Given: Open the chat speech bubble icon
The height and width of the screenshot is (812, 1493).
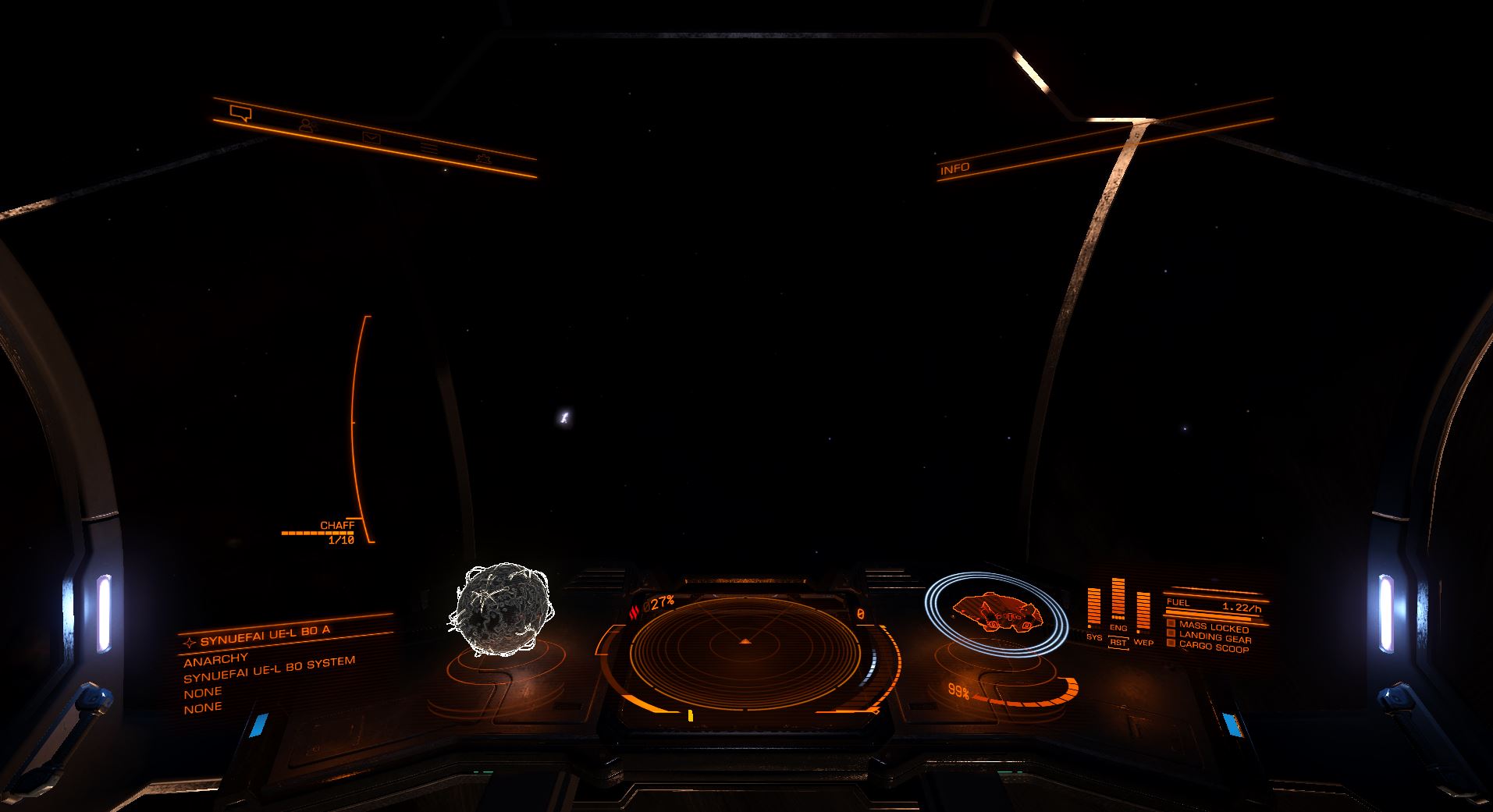Looking at the screenshot, I should pyautogui.click(x=240, y=112).
